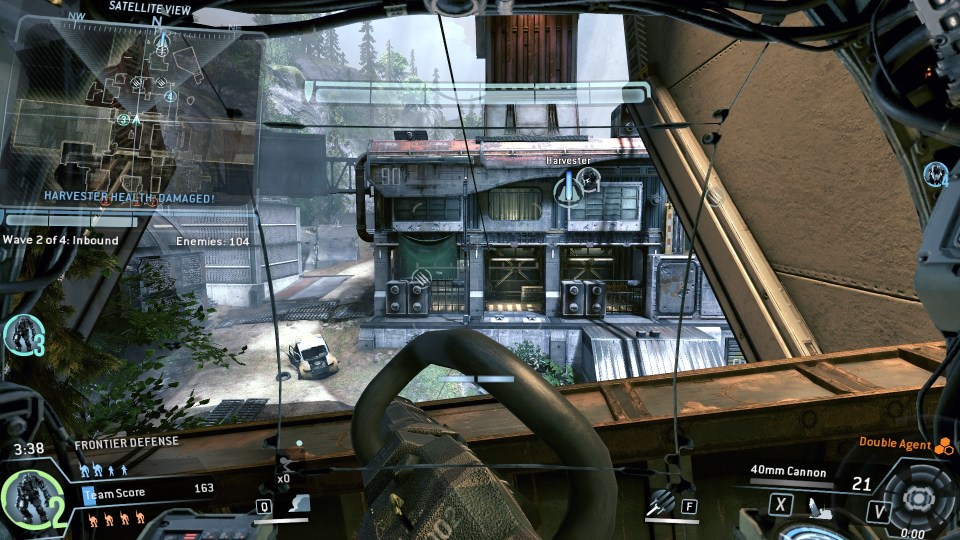Image resolution: width=960 pixels, height=540 pixels.
Task: Click the teammate indicator numbered 4 at screen edge
Action: [x=936, y=174]
